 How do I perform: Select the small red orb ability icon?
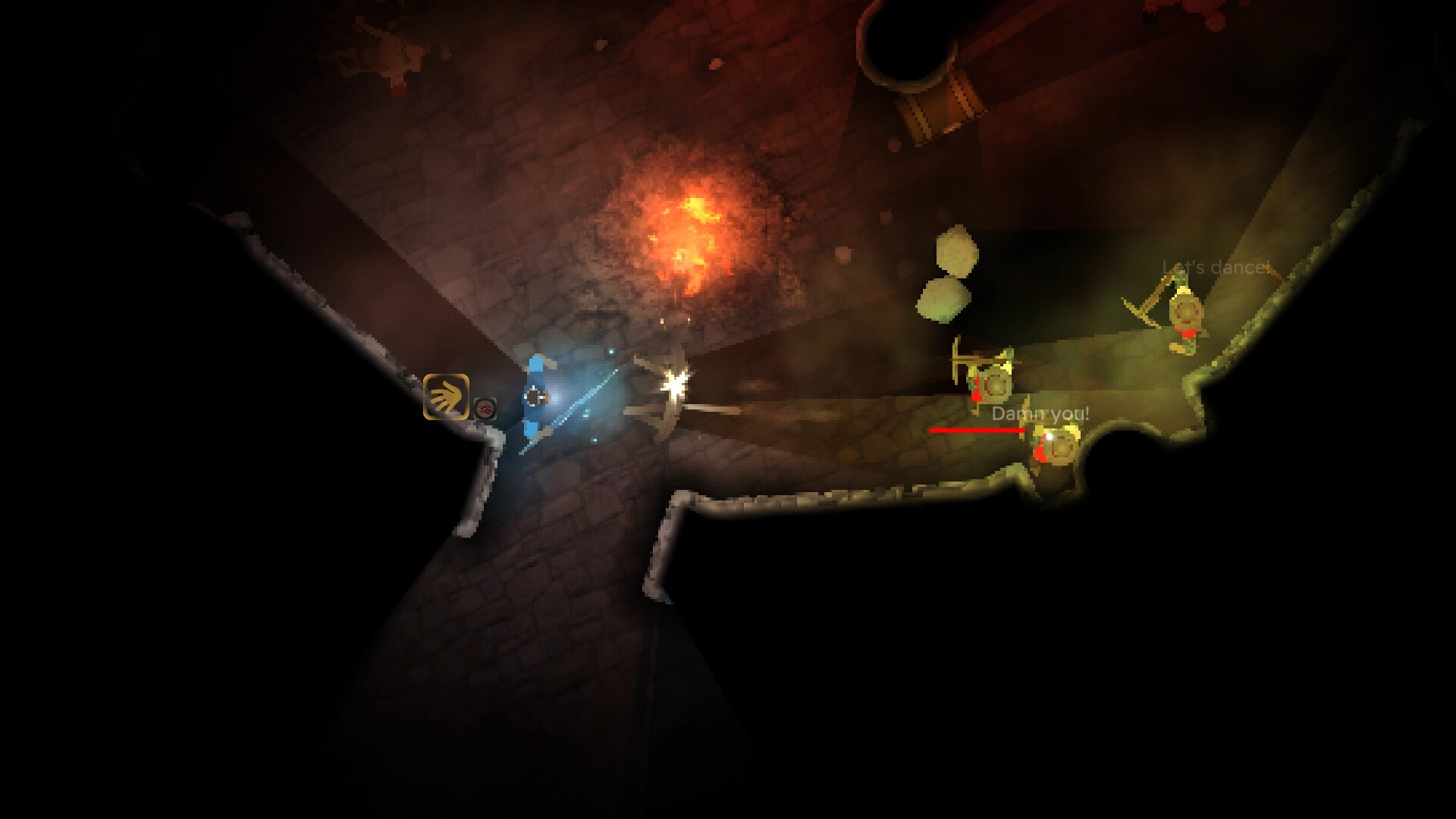[x=485, y=409]
